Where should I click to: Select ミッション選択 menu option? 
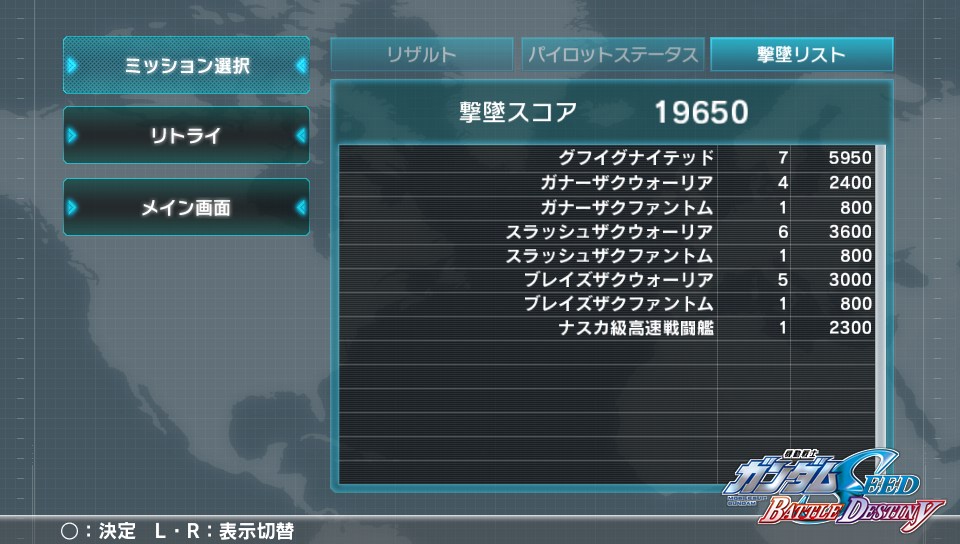coord(187,66)
